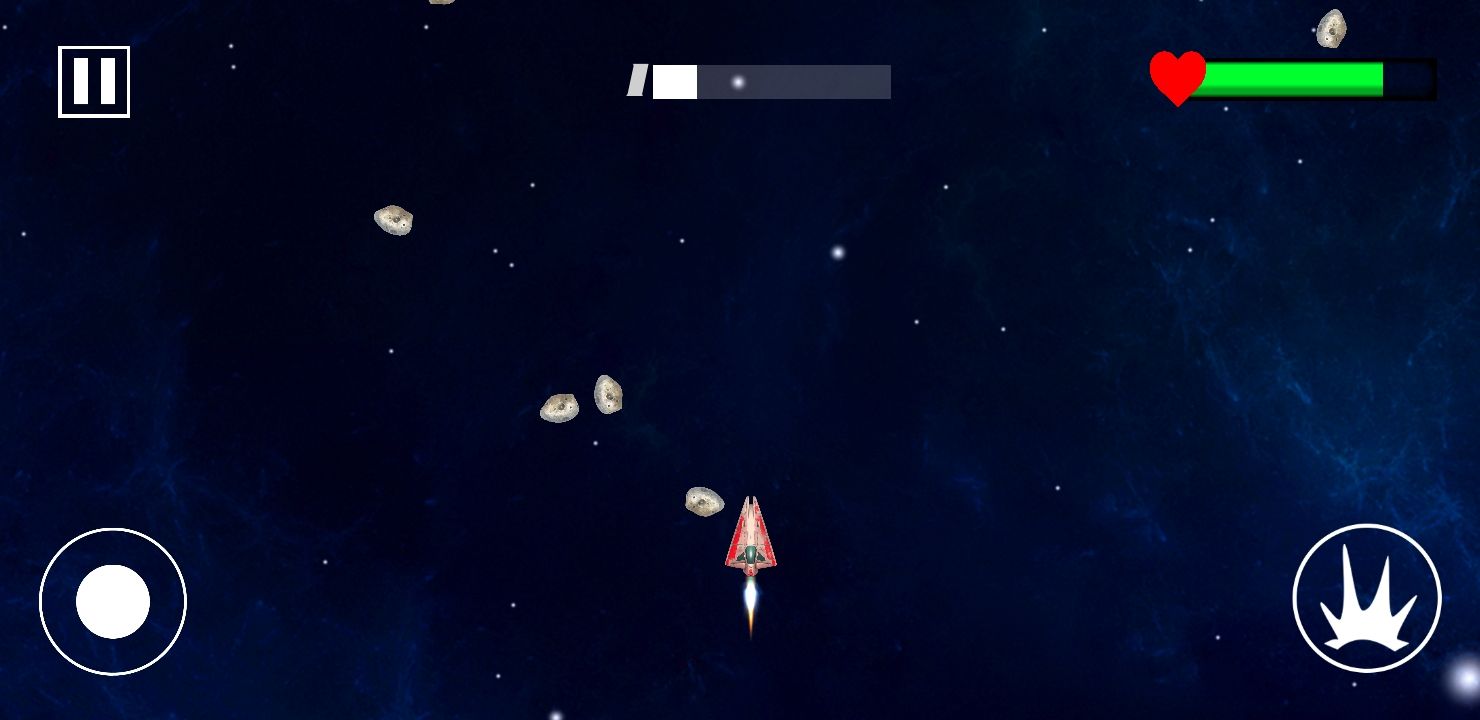Tap the left asteroid of the center pair

point(561,407)
